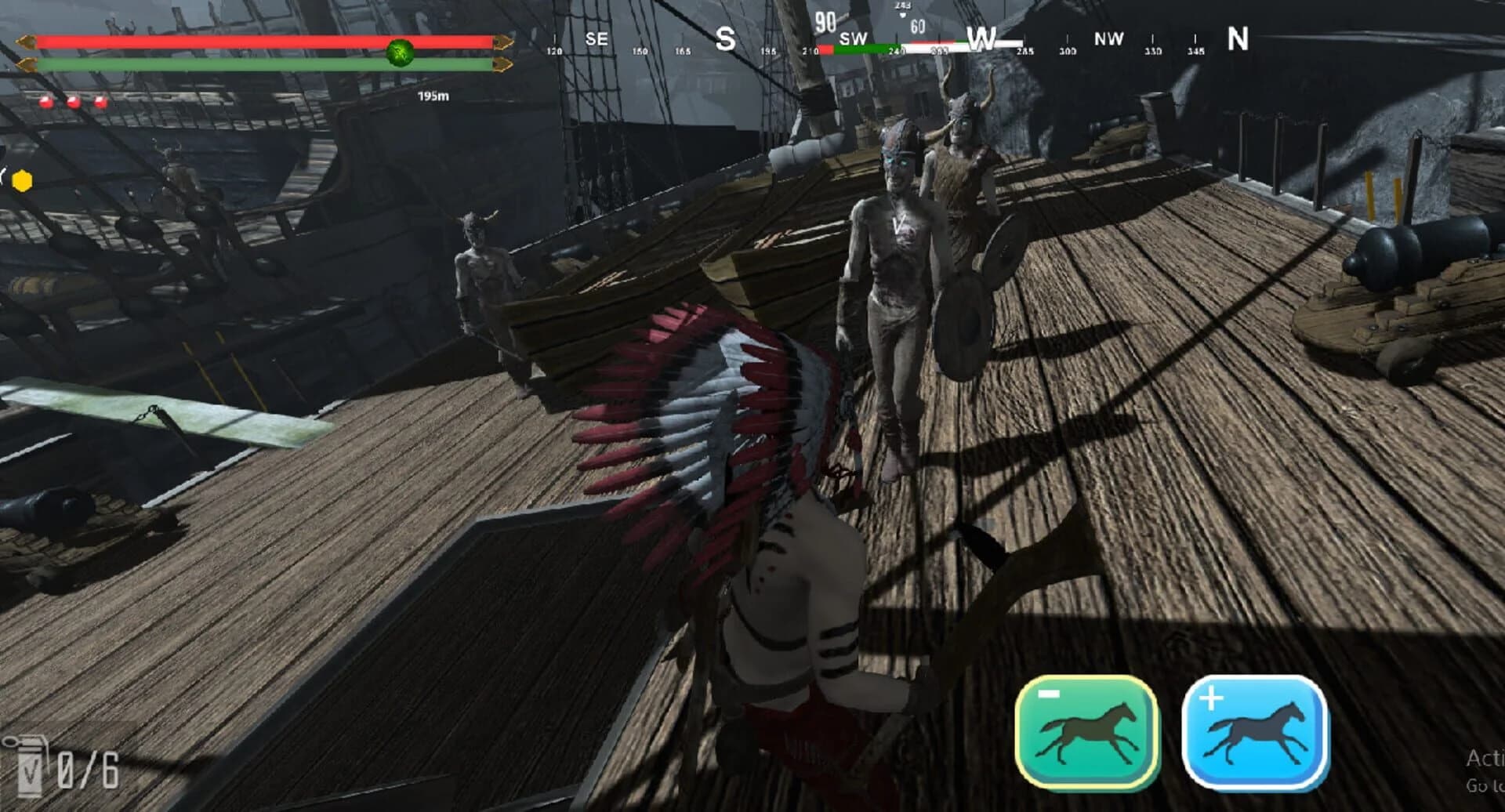Select the second red gem indicator

point(72,100)
